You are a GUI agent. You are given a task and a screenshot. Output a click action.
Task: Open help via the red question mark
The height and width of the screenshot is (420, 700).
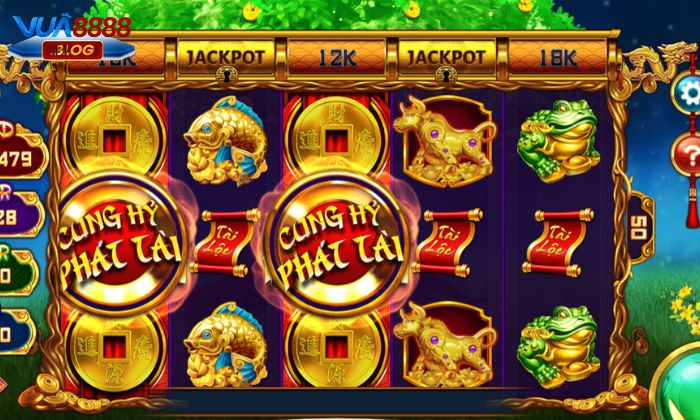pyautogui.click(x=688, y=157)
